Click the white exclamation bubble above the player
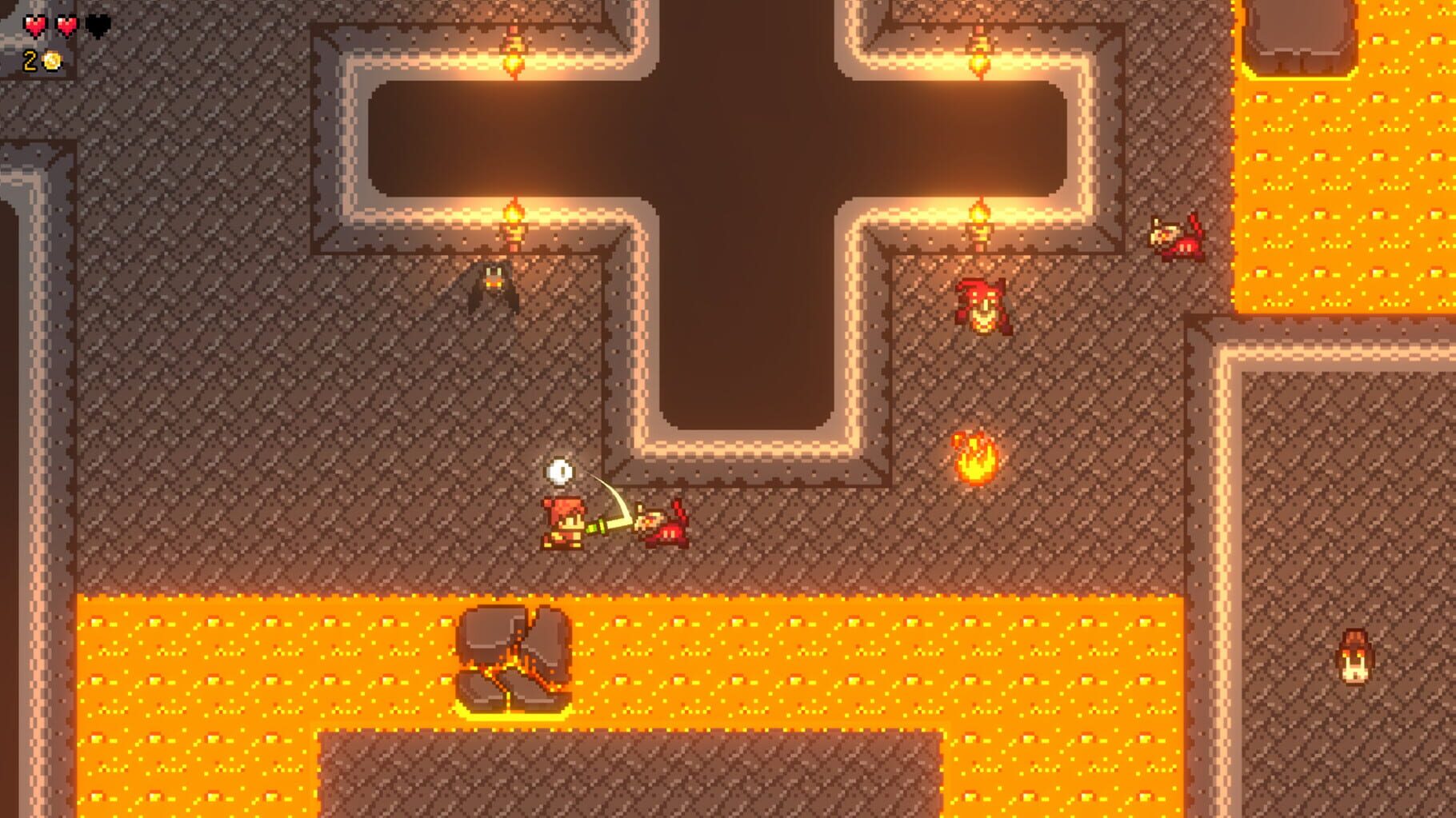The image size is (1456, 818). tap(560, 470)
